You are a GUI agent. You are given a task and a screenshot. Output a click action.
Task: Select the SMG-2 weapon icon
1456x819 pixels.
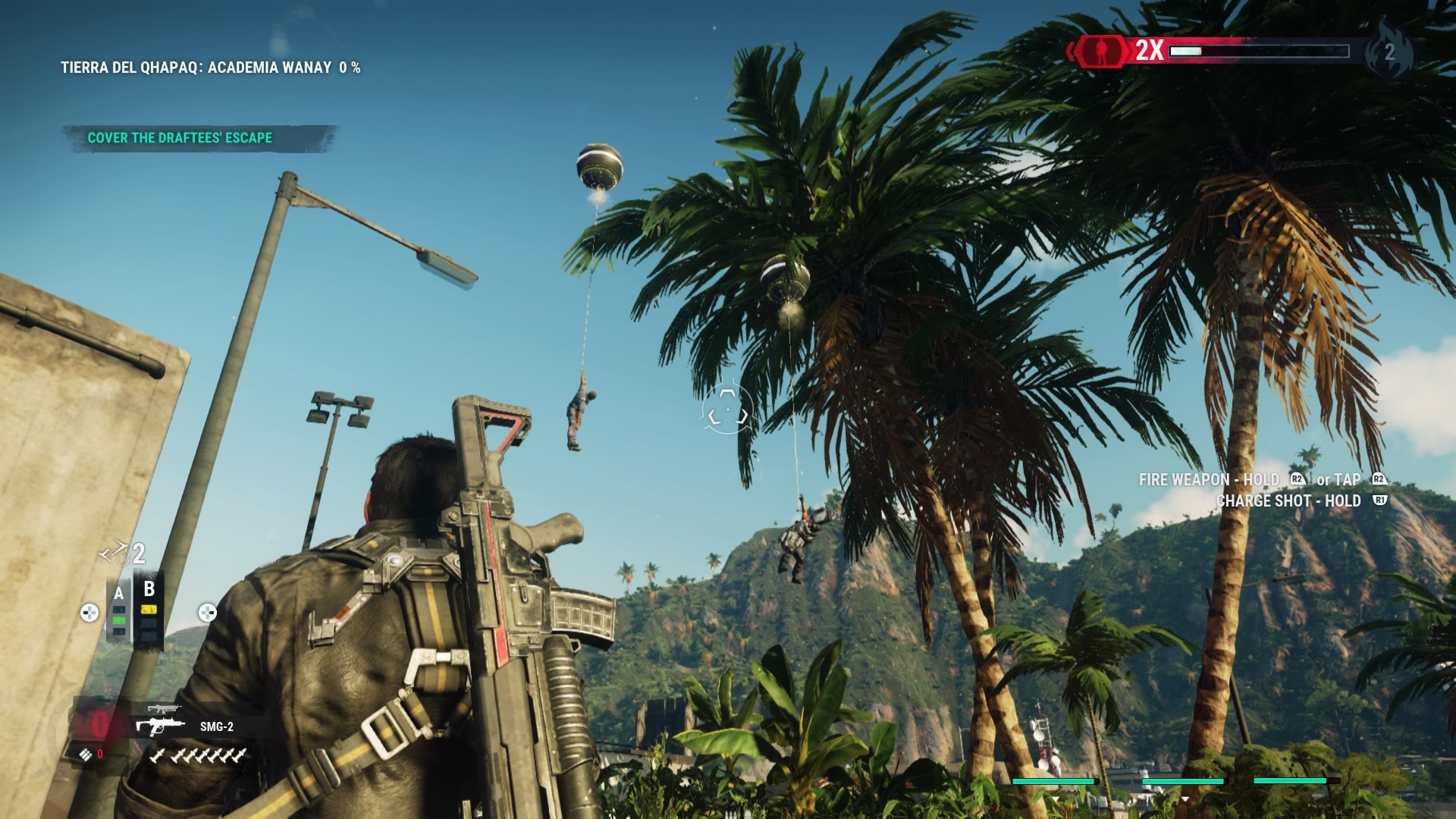pos(160,726)
